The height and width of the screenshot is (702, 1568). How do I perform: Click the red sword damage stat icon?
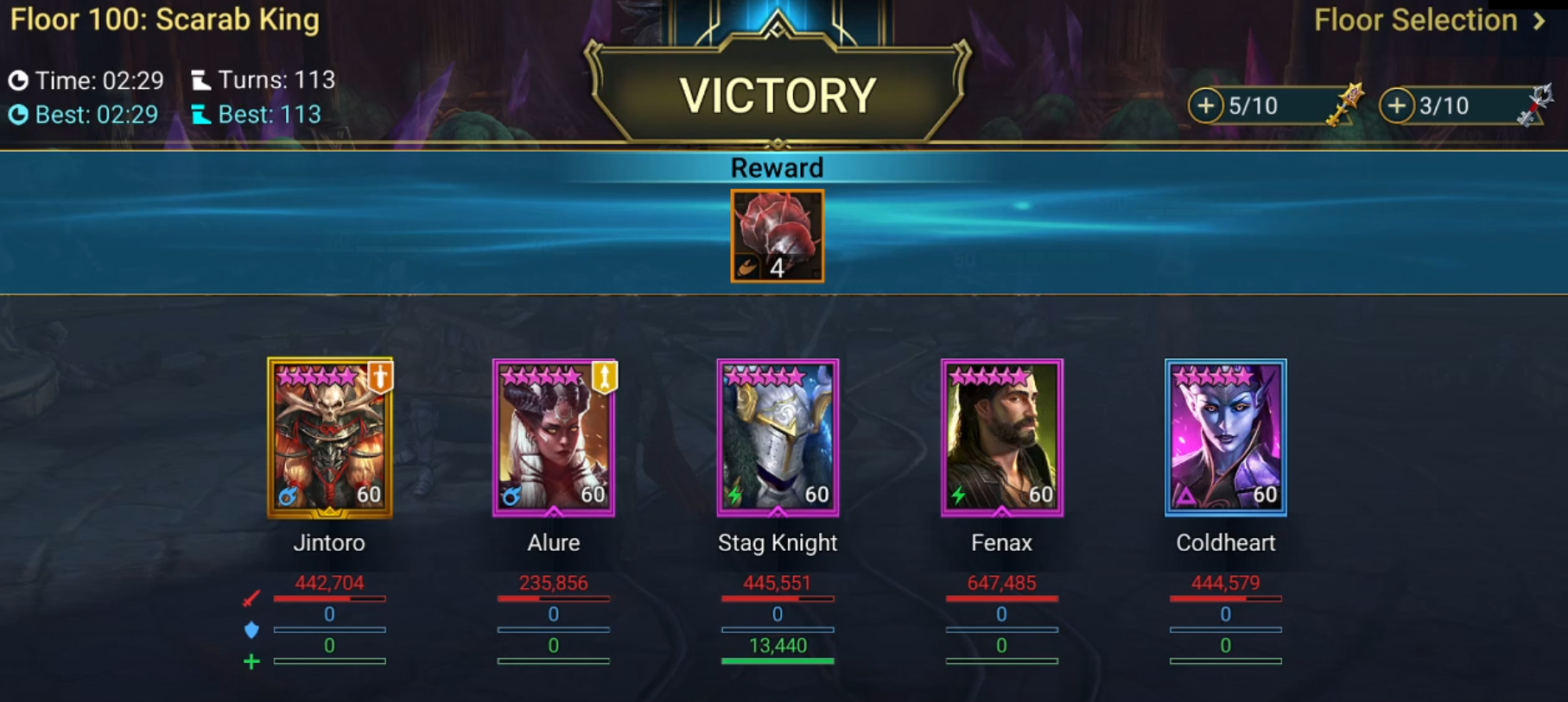click(x=251, y=598)
